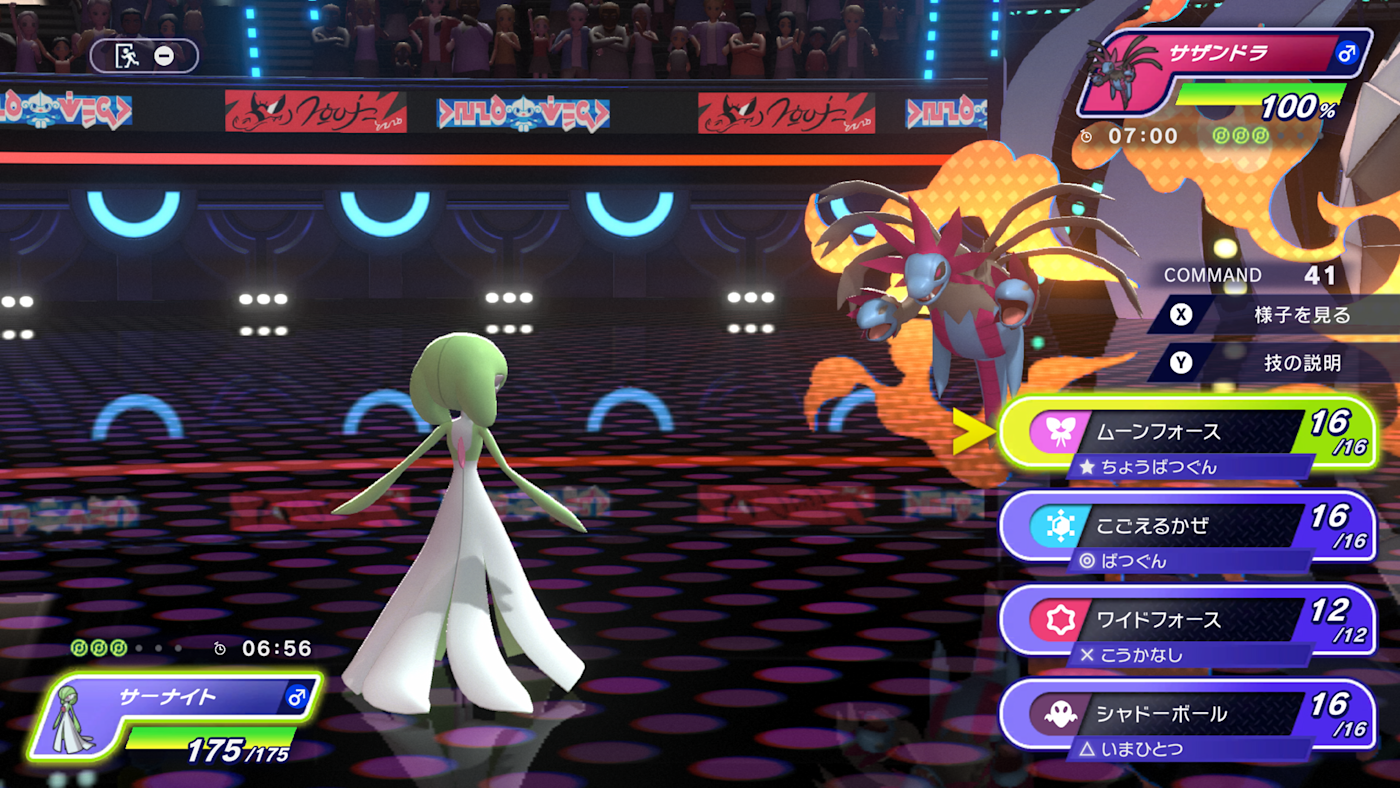Pick the シャドーボール move
Screen dimensions: 1400x788
[x=1186, y=715]
